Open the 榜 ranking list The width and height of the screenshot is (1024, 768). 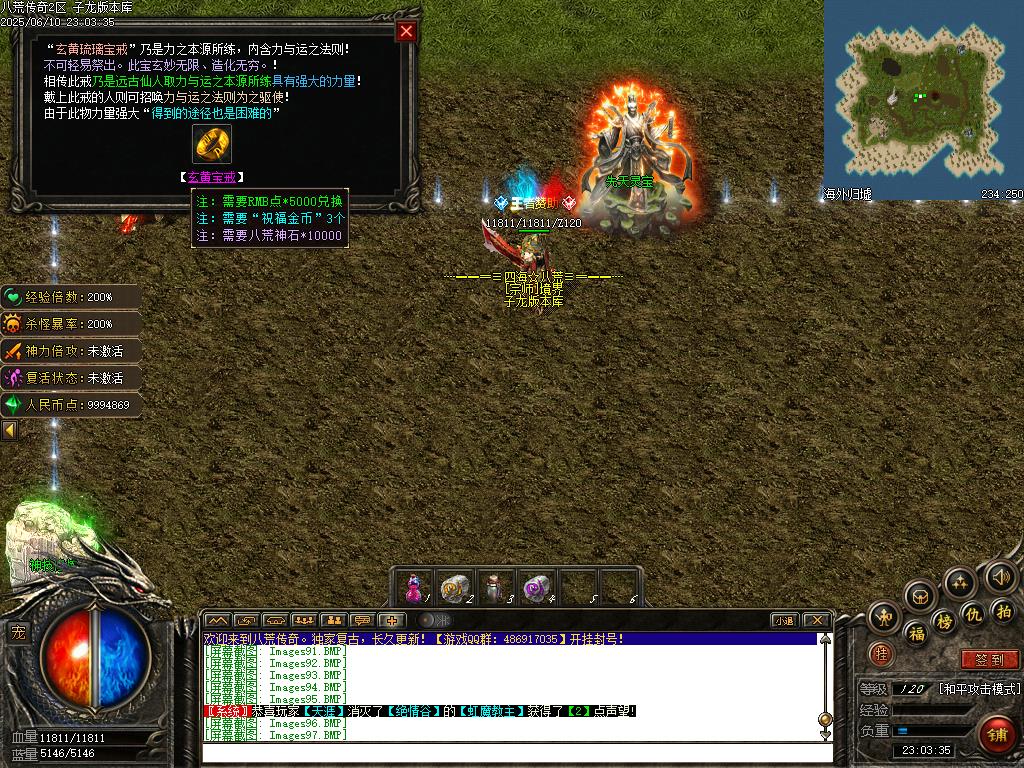tap(944, 622)
